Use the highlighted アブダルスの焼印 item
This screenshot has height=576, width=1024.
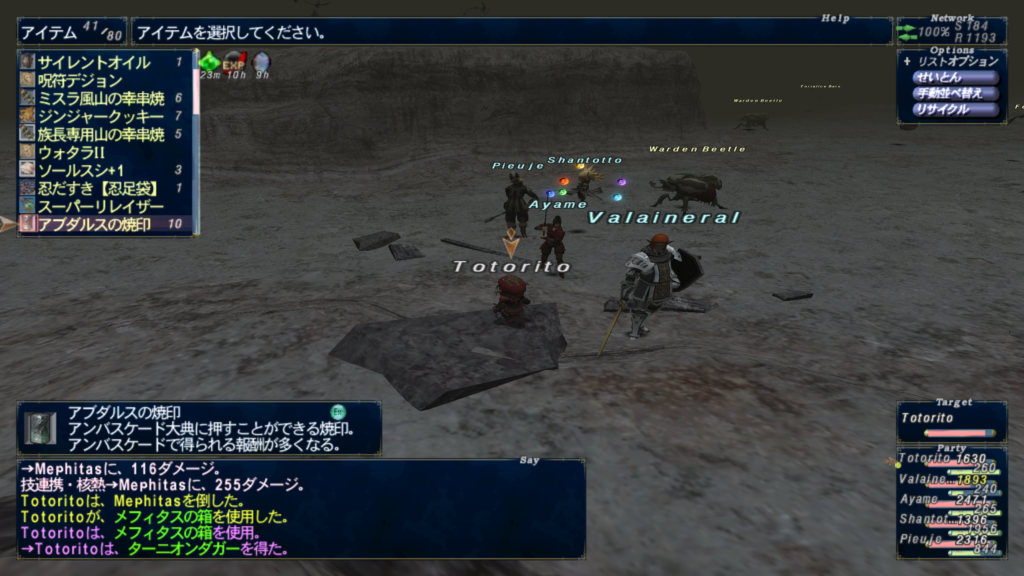coord(95,224)
